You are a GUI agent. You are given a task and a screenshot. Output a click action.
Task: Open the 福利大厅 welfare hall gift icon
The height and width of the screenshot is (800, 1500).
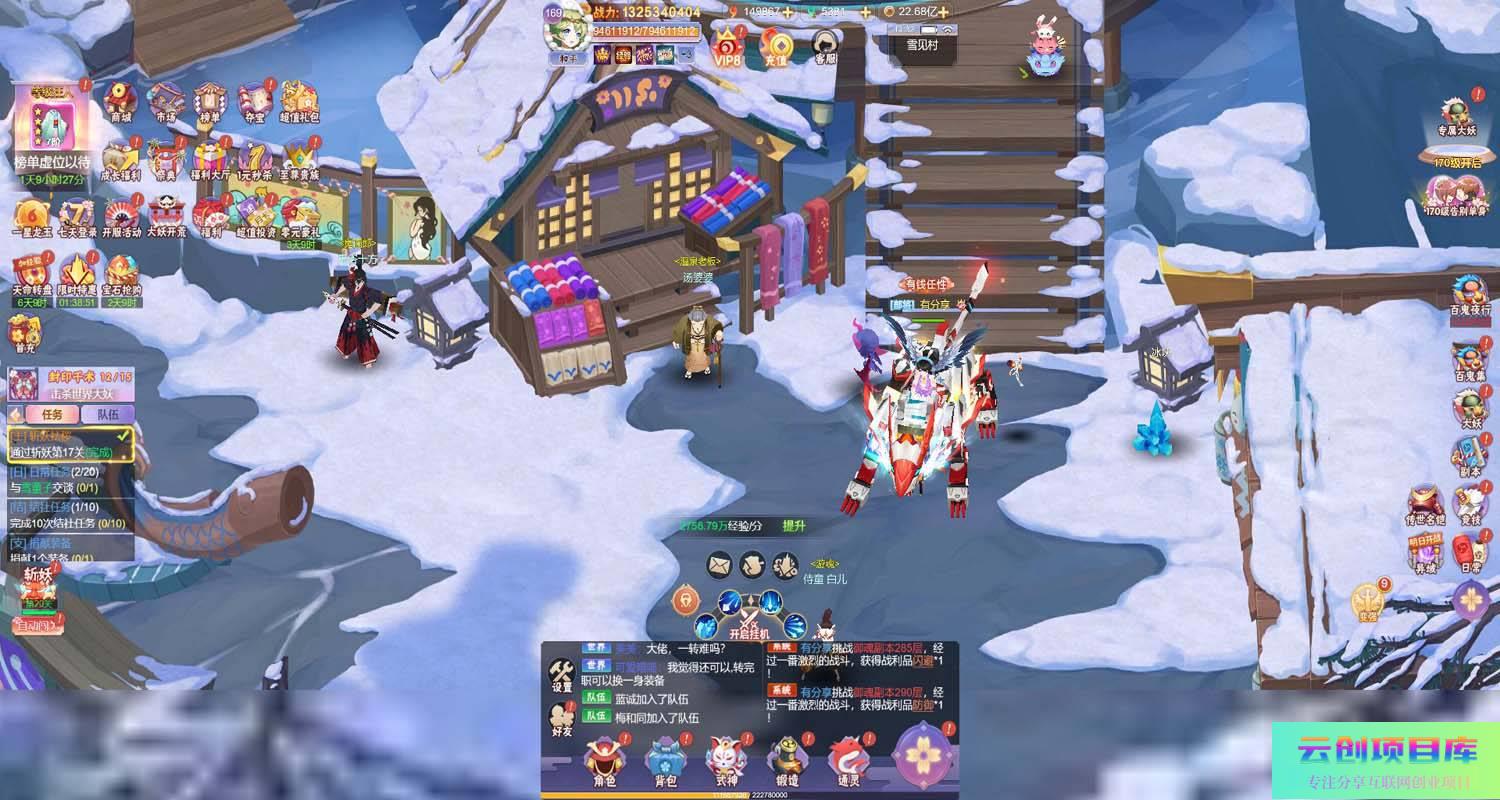(x=211, y=158)
